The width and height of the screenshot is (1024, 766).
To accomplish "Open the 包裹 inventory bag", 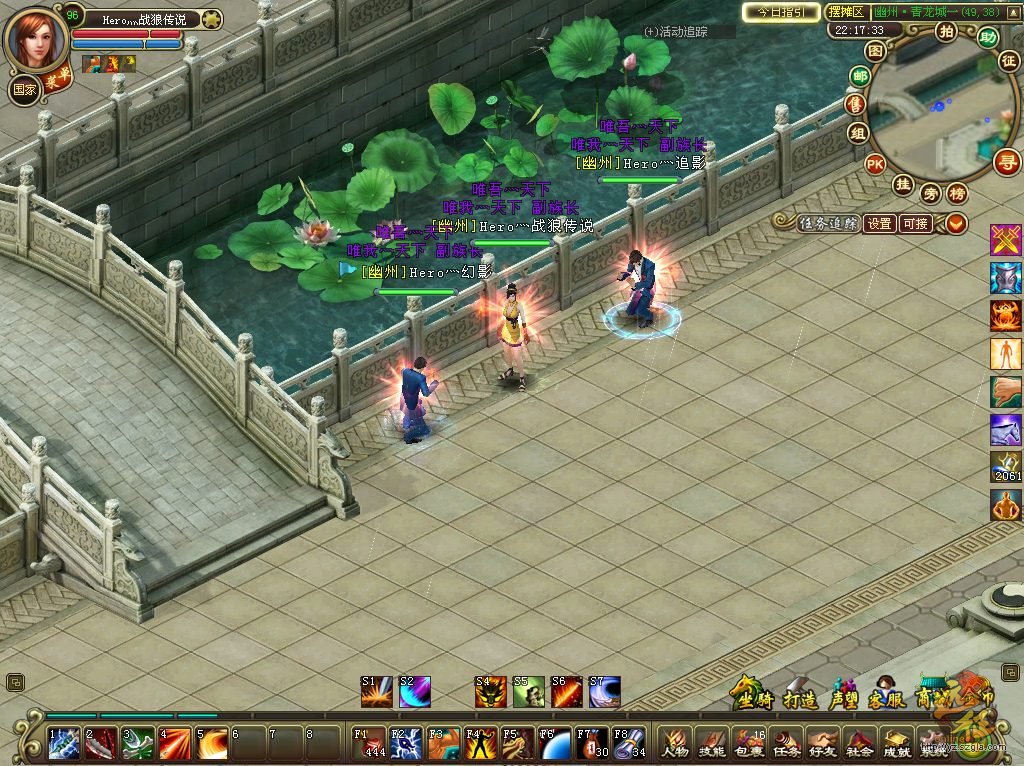I will [x=748, y=743].
